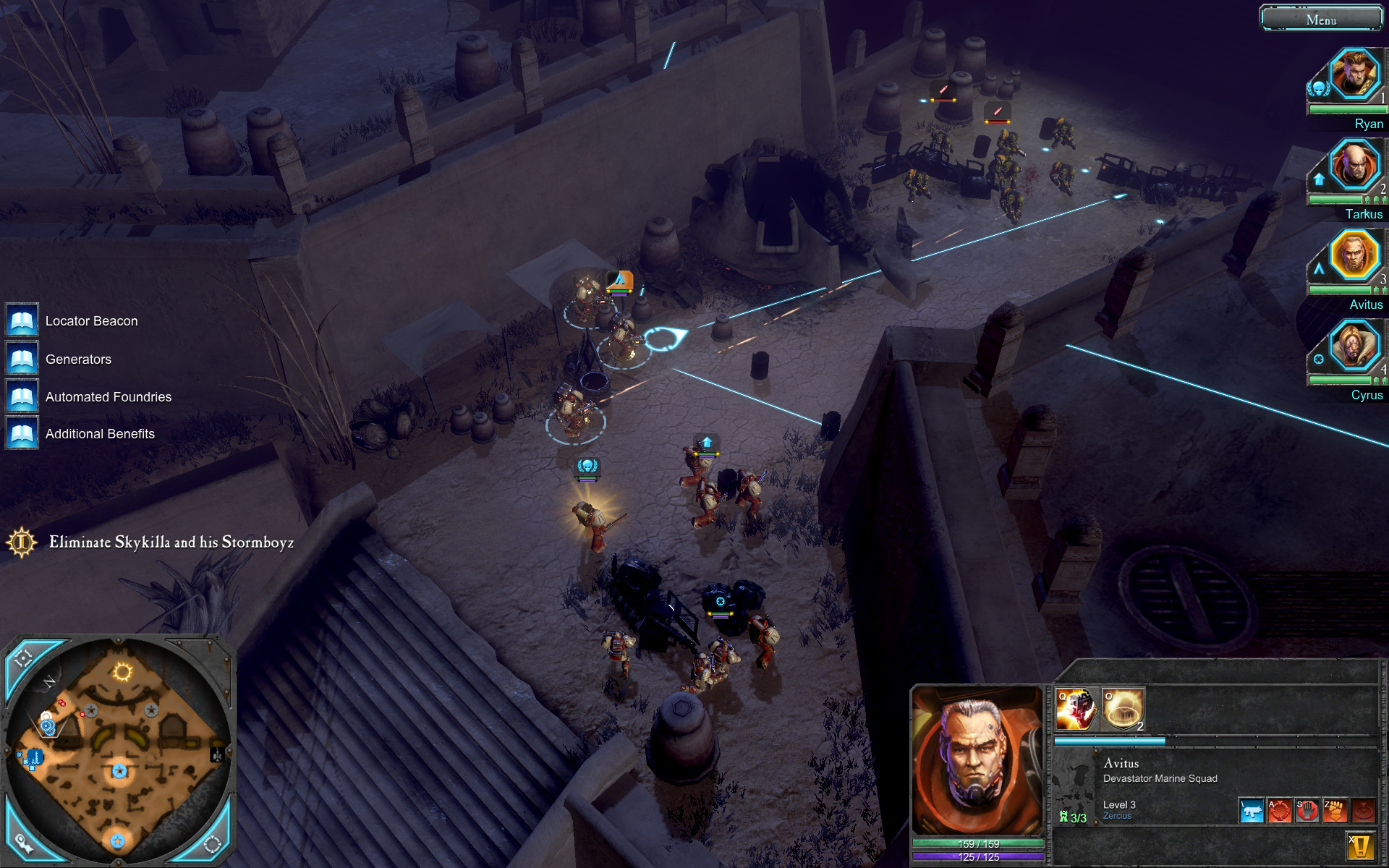Click the minimap's dashed-circle corner button

(212, 843)
